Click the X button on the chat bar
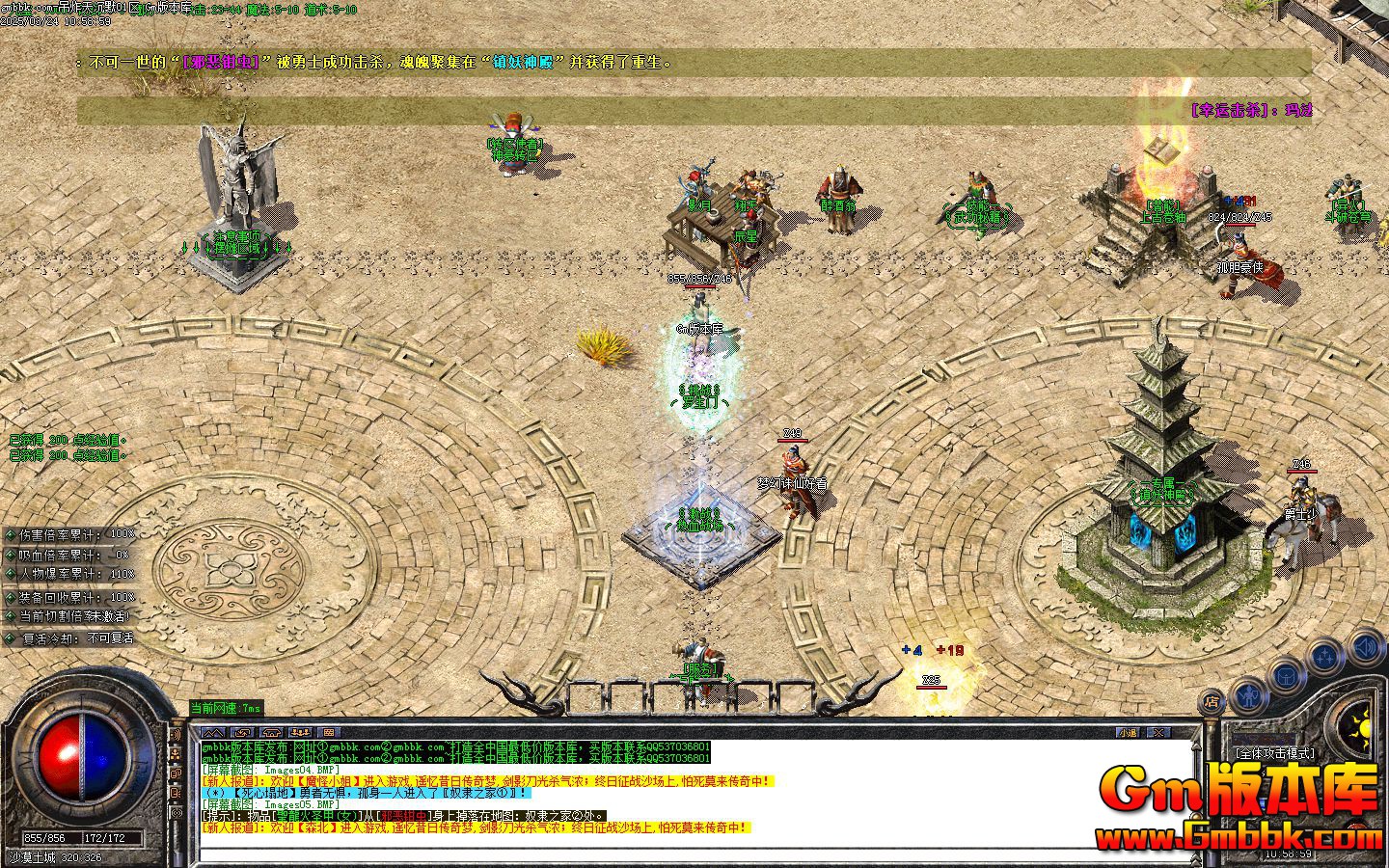 (x=1159, y=732)
